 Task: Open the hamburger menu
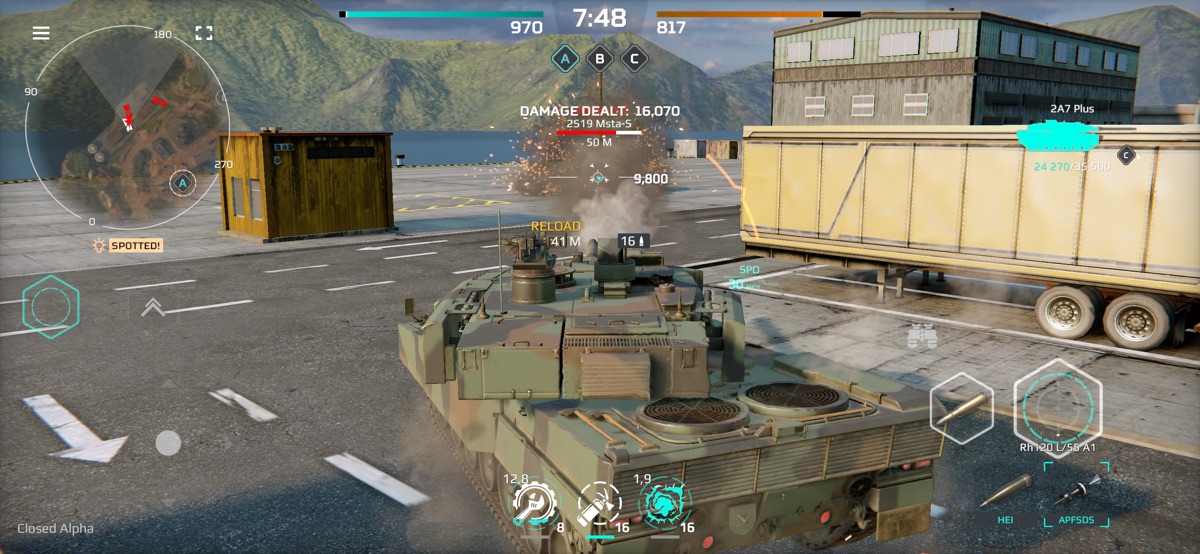coord(41,33)
